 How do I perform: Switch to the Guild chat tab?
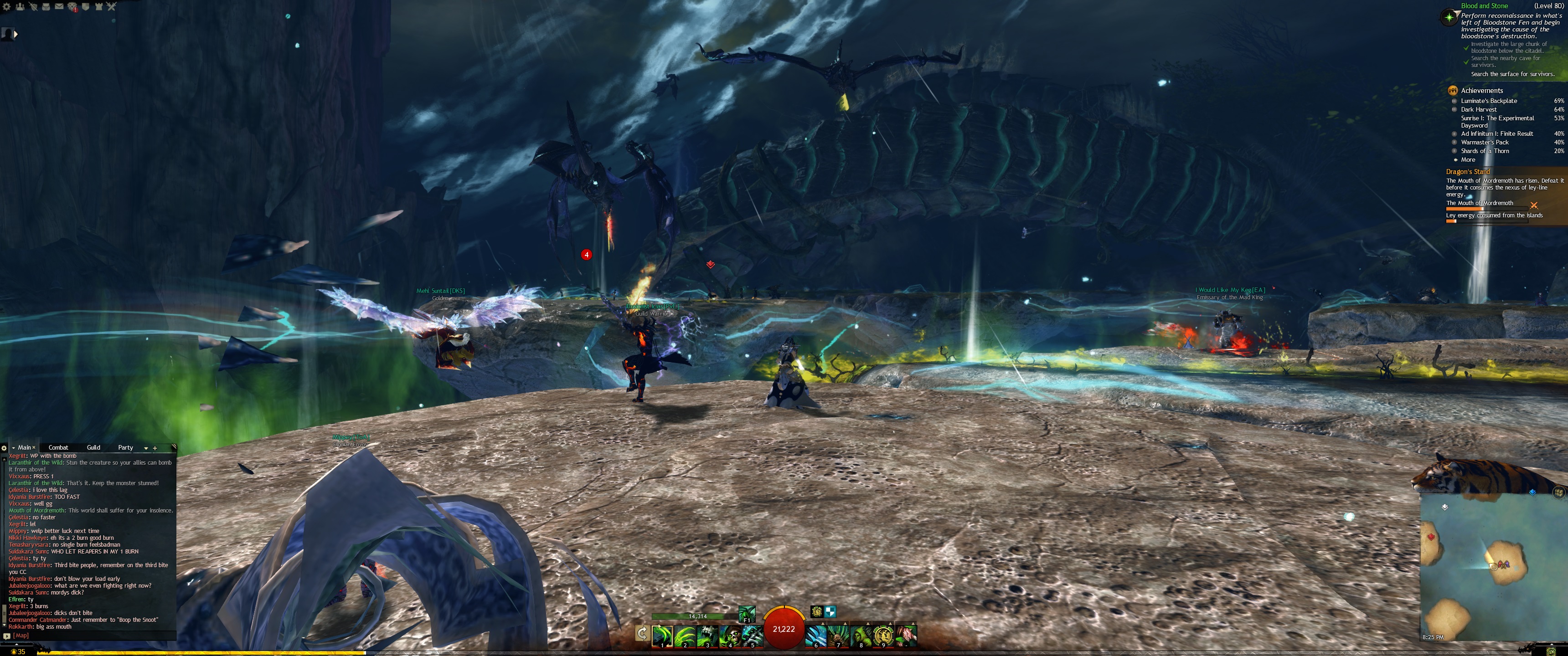(93, 447)
